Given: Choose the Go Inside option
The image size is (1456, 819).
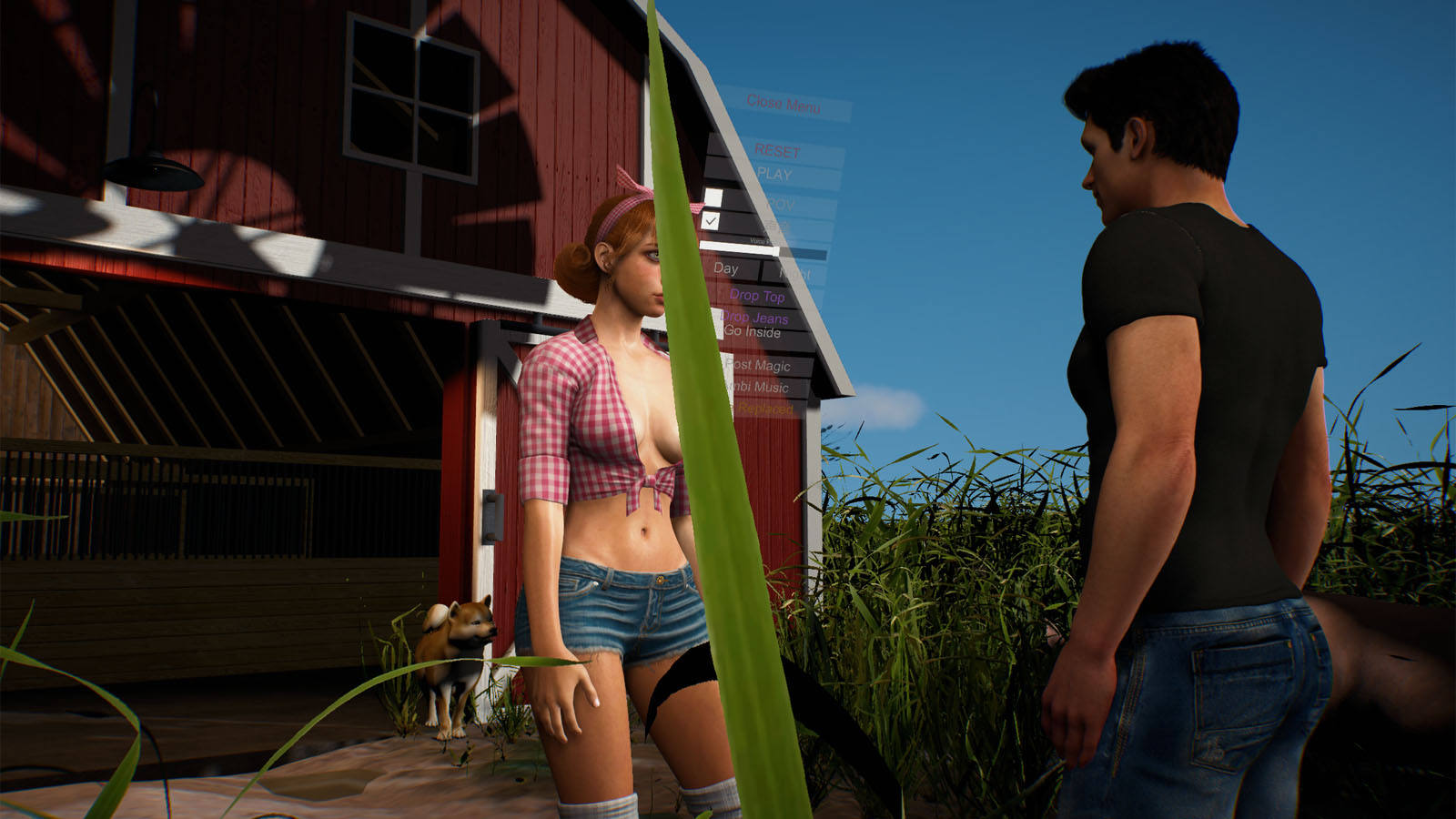Looking at the screenshot, I should coord(752,333).
